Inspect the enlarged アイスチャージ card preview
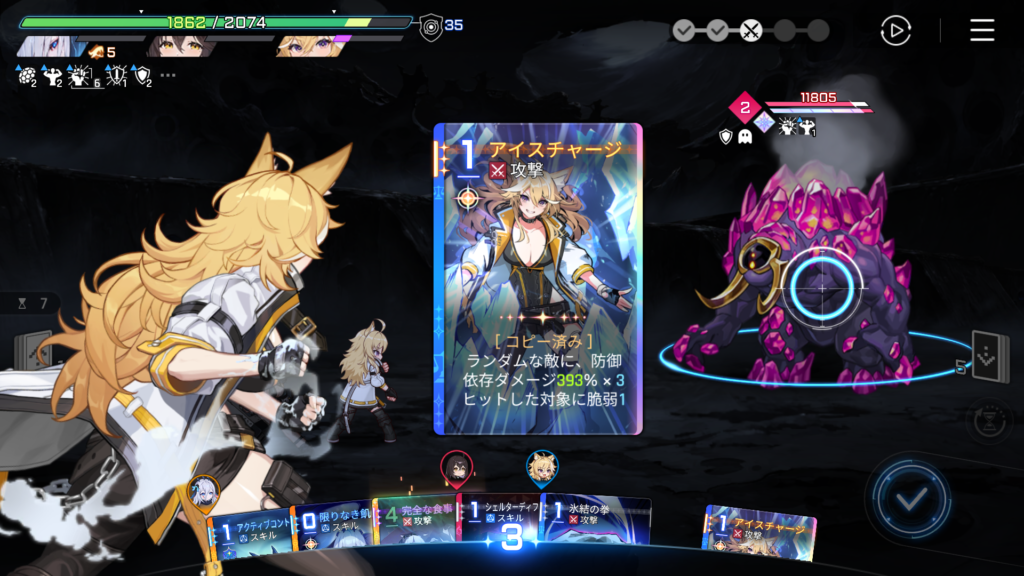The height and width of the screenshot is (576, 1024). coord(538,278)
